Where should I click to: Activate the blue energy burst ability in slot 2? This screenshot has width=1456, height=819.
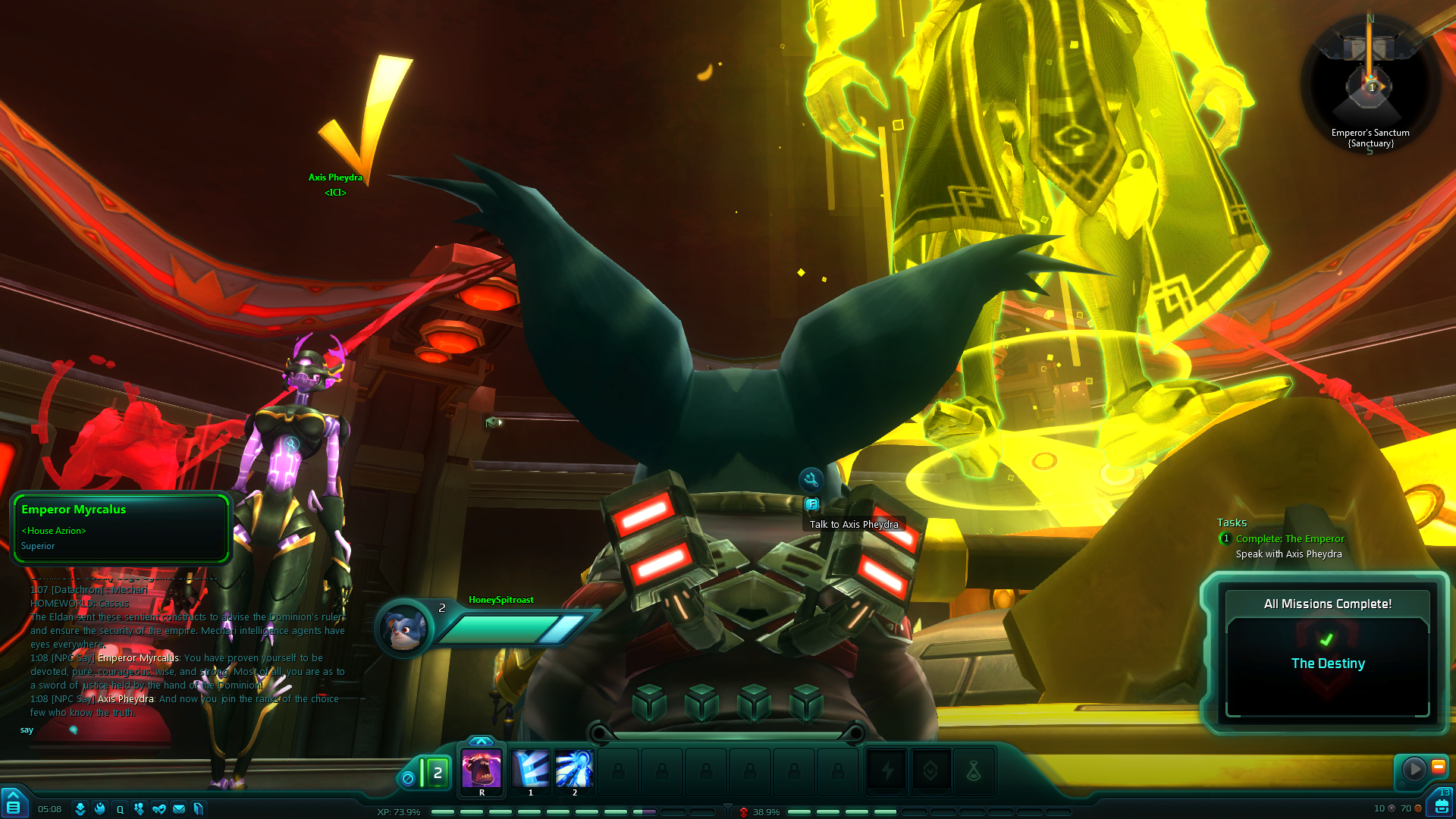click(574, 770)
